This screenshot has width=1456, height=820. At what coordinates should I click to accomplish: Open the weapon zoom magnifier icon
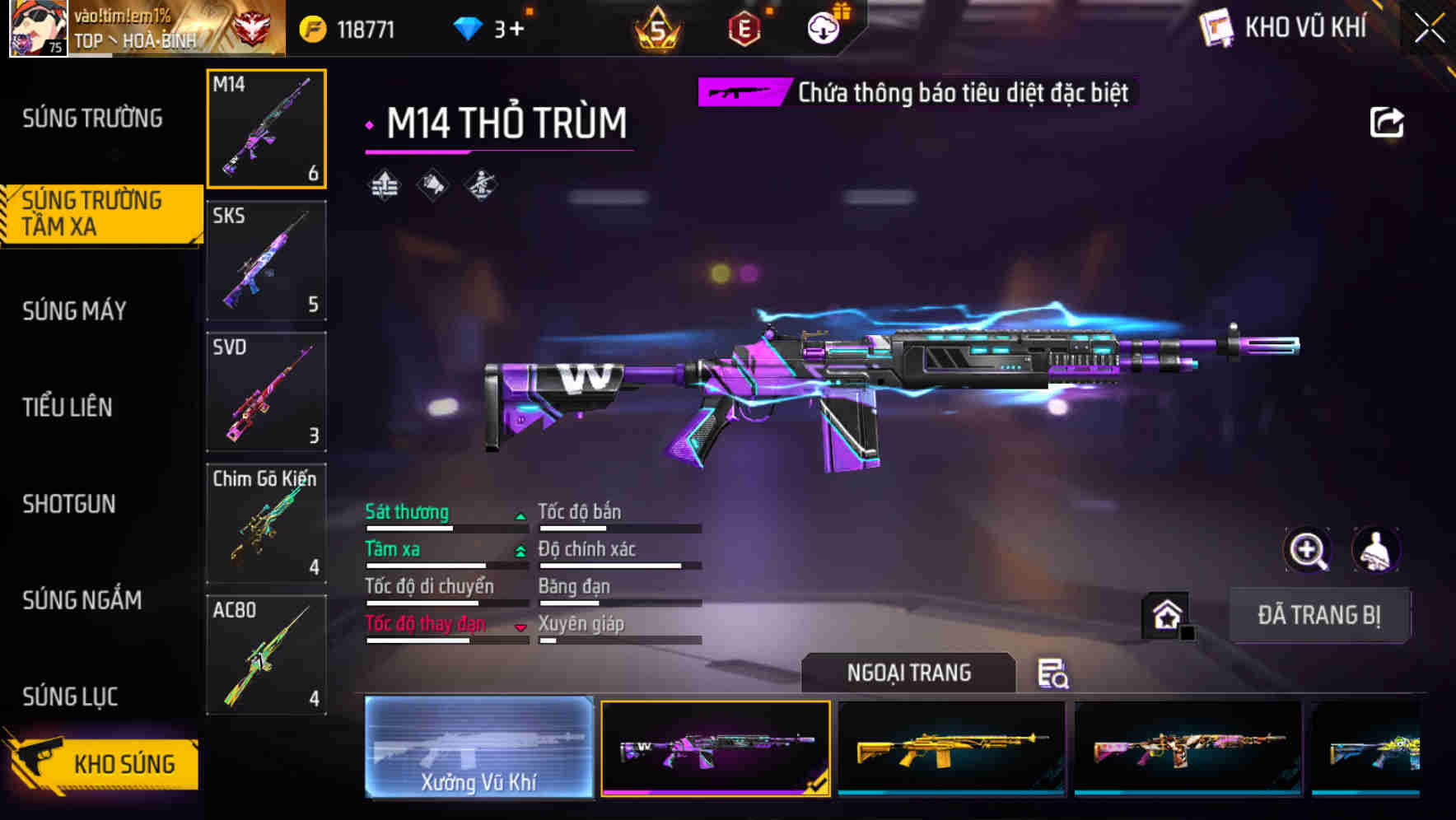1309,550
